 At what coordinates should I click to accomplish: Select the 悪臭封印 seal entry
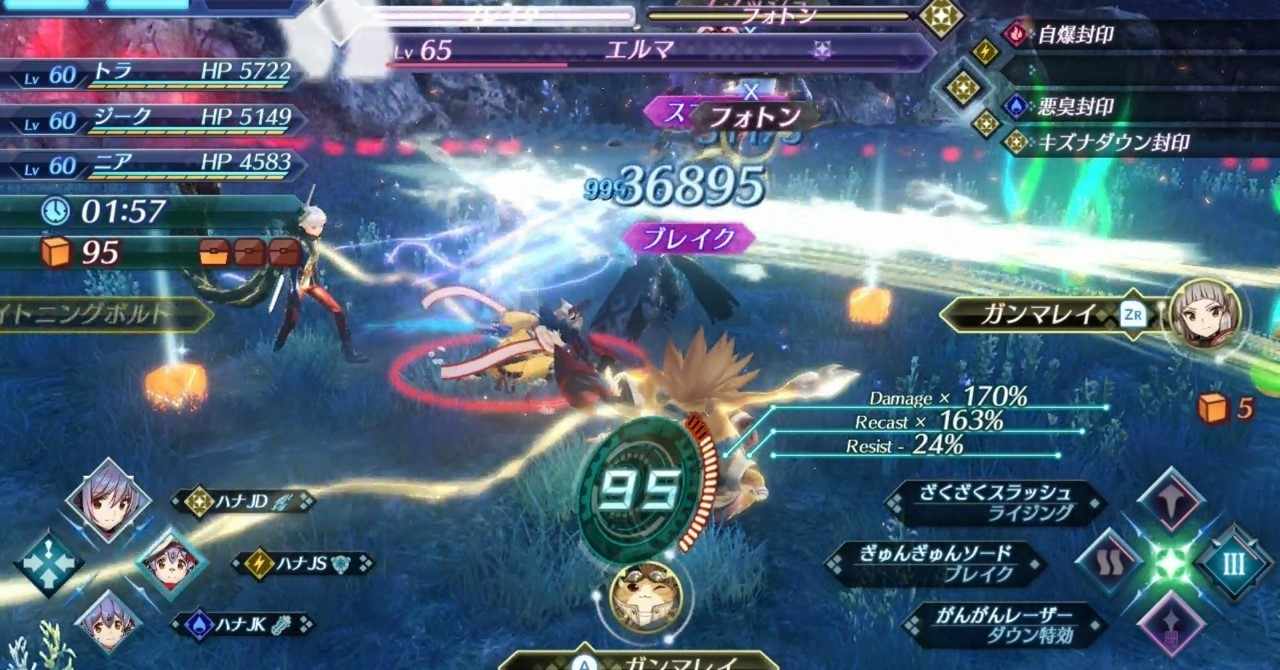click(1075, 107)
